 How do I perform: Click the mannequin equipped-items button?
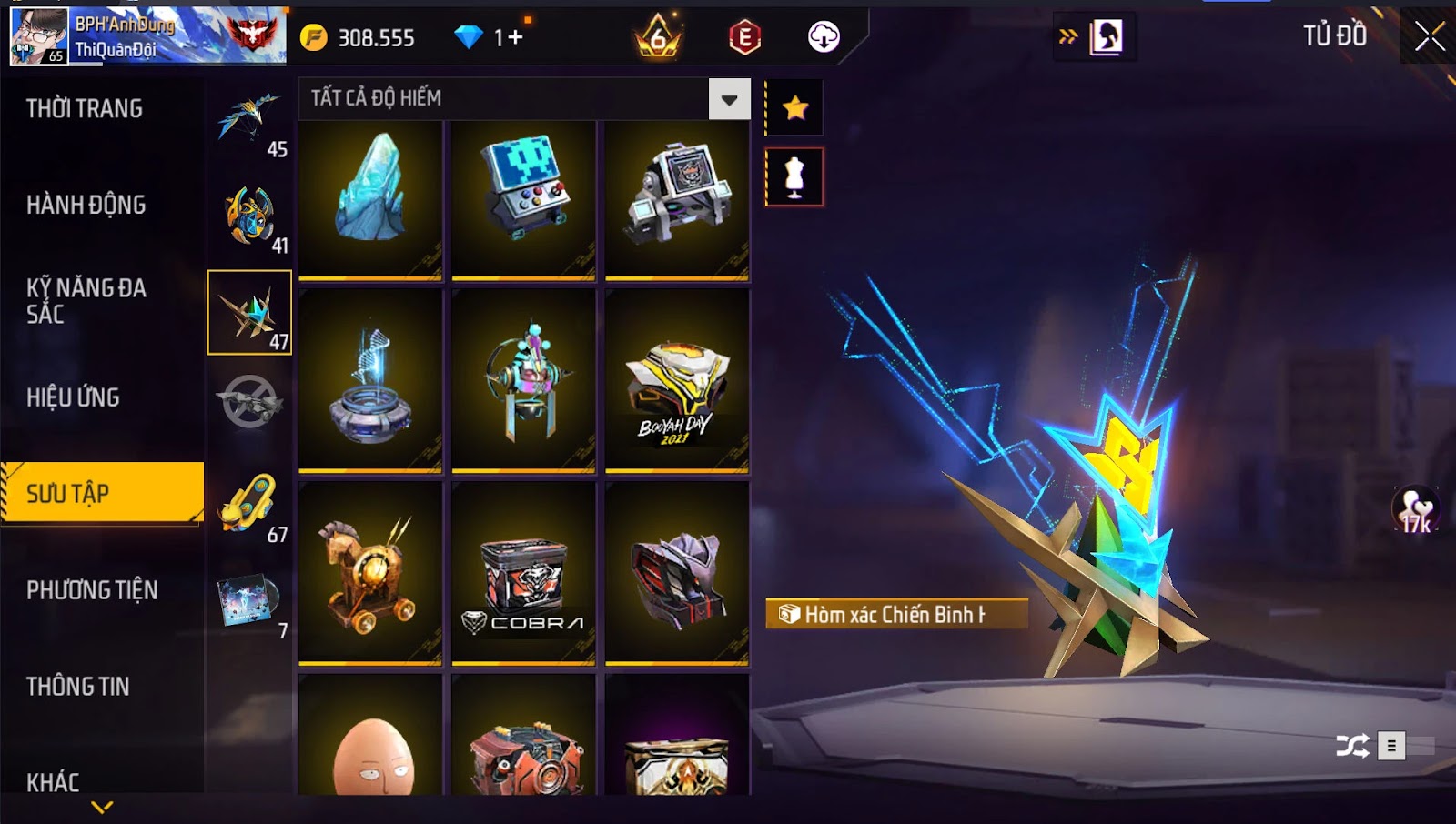point(794,177)
